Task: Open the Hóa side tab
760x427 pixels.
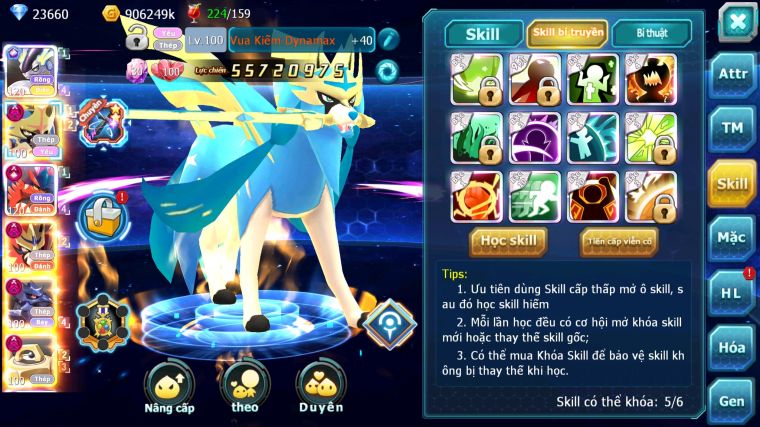Action: (731, 347)
